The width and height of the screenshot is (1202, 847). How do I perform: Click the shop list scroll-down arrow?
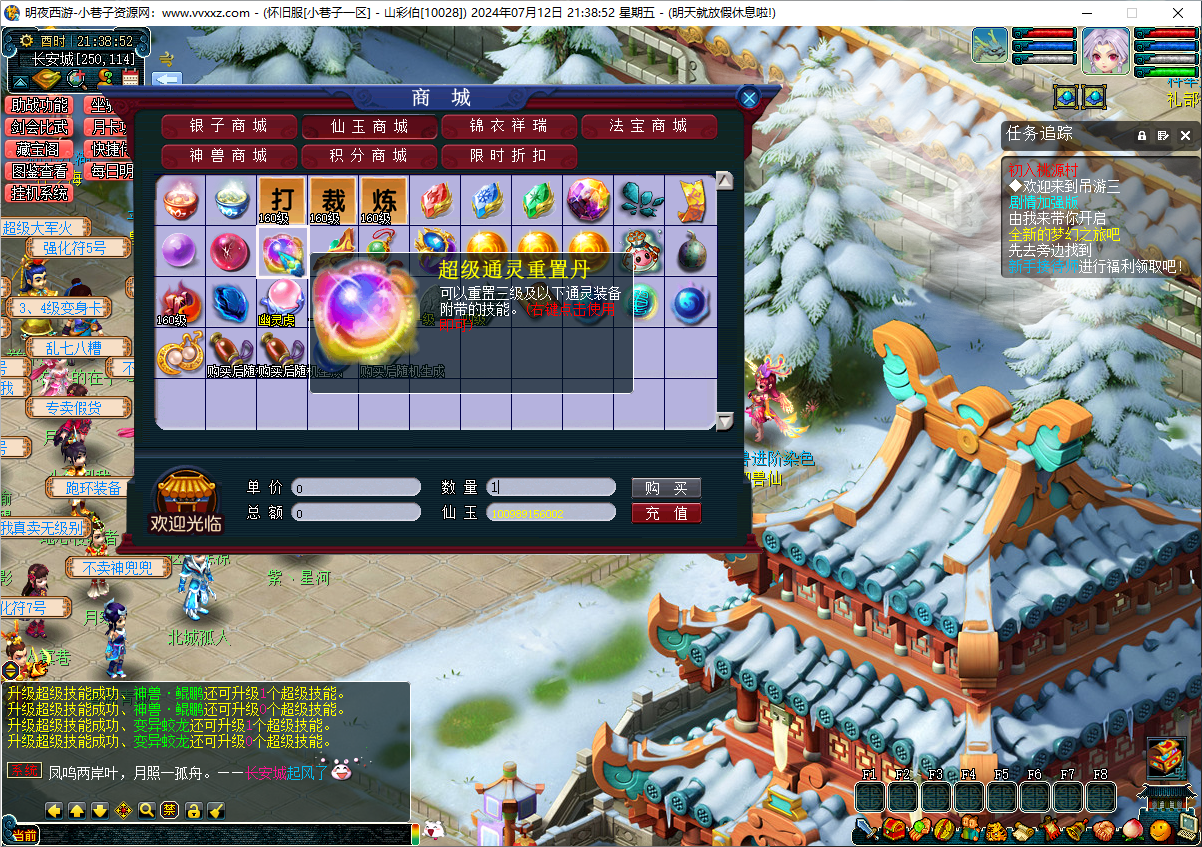click(x=725, y=421)
